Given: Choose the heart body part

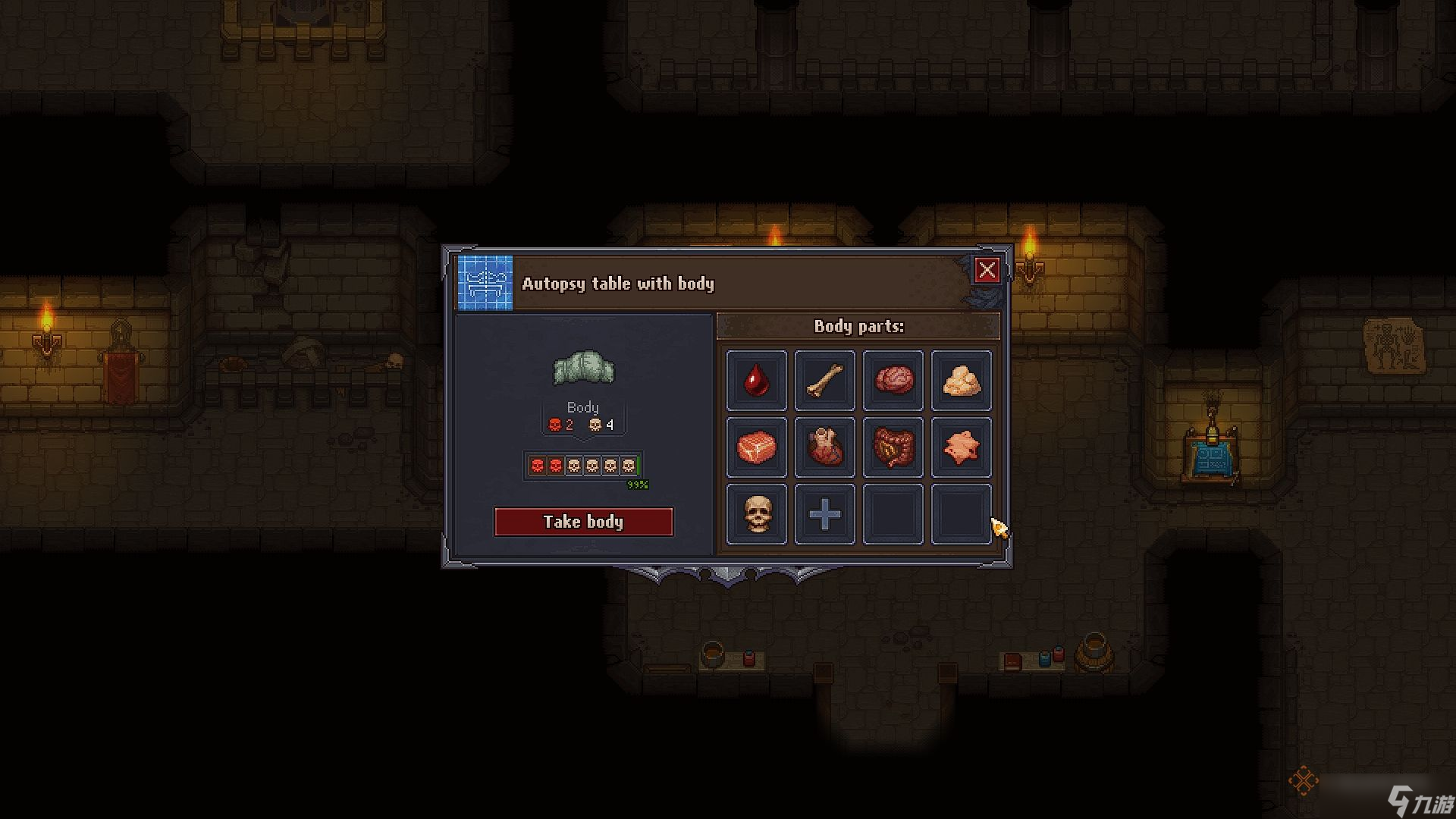Looking at the screenshot, I should tap(824, 447).
